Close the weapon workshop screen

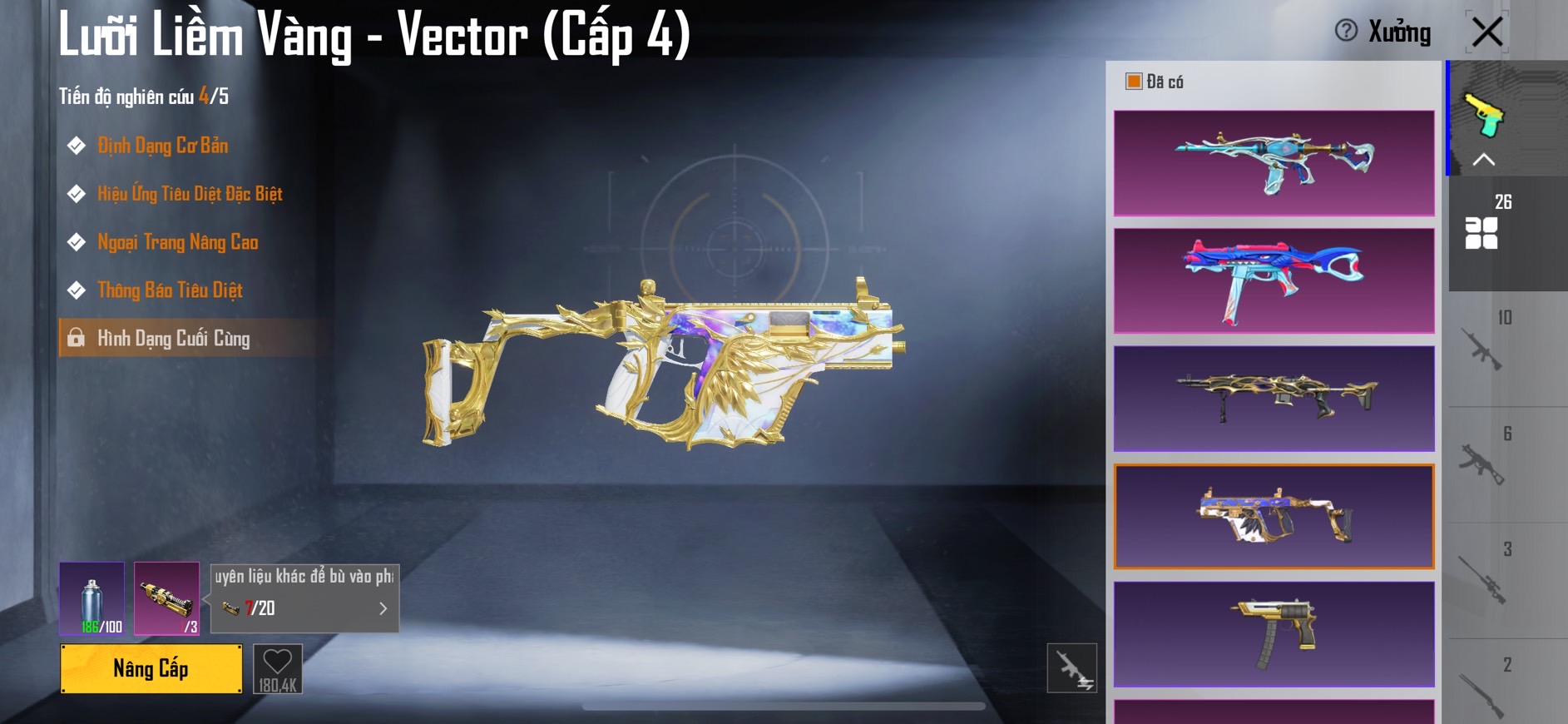pos(1486,32)
